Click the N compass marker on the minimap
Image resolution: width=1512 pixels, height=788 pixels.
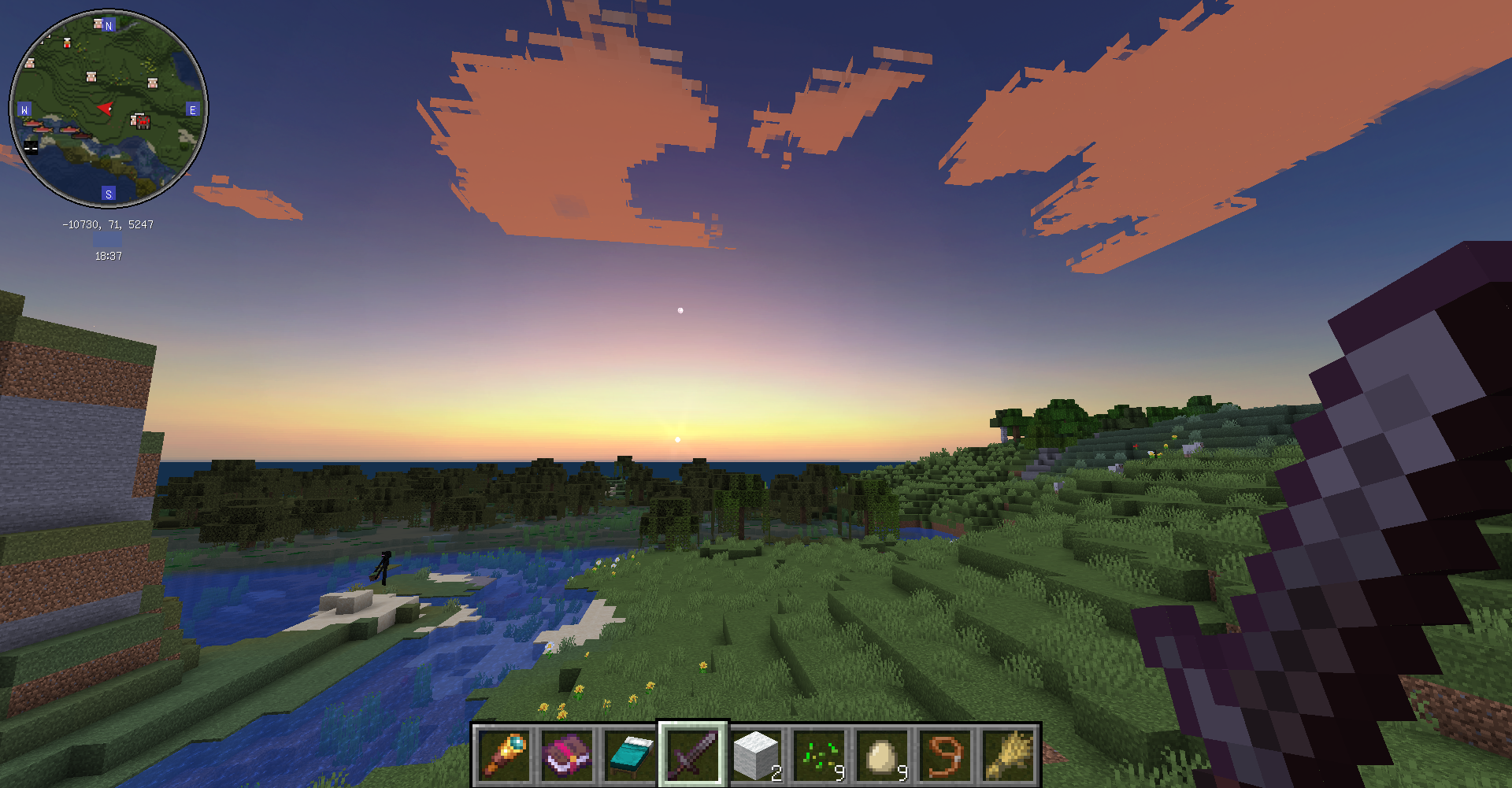pyautogui.click(x=108, y=25)
